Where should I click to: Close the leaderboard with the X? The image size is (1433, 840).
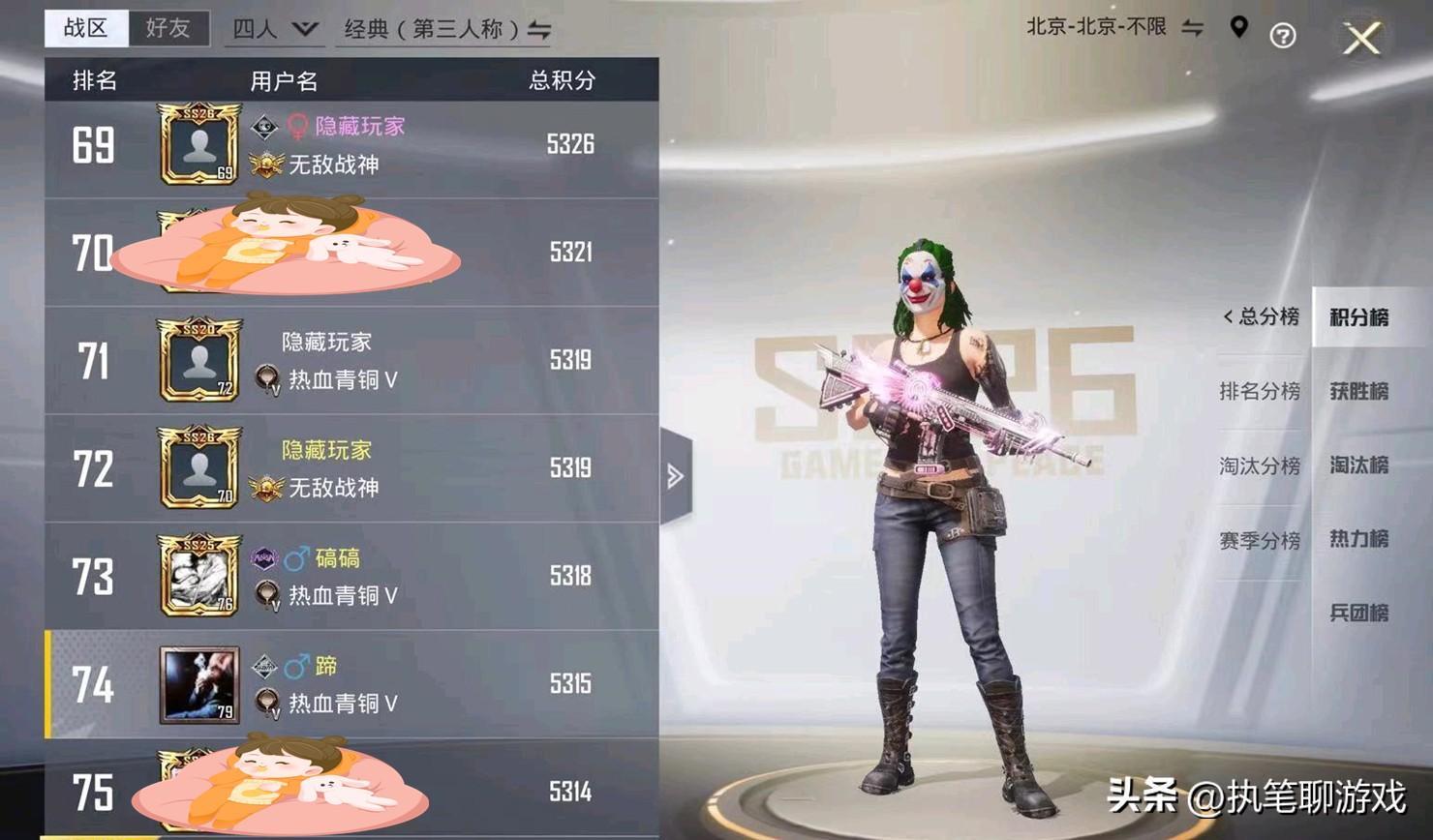point(1361,39)
